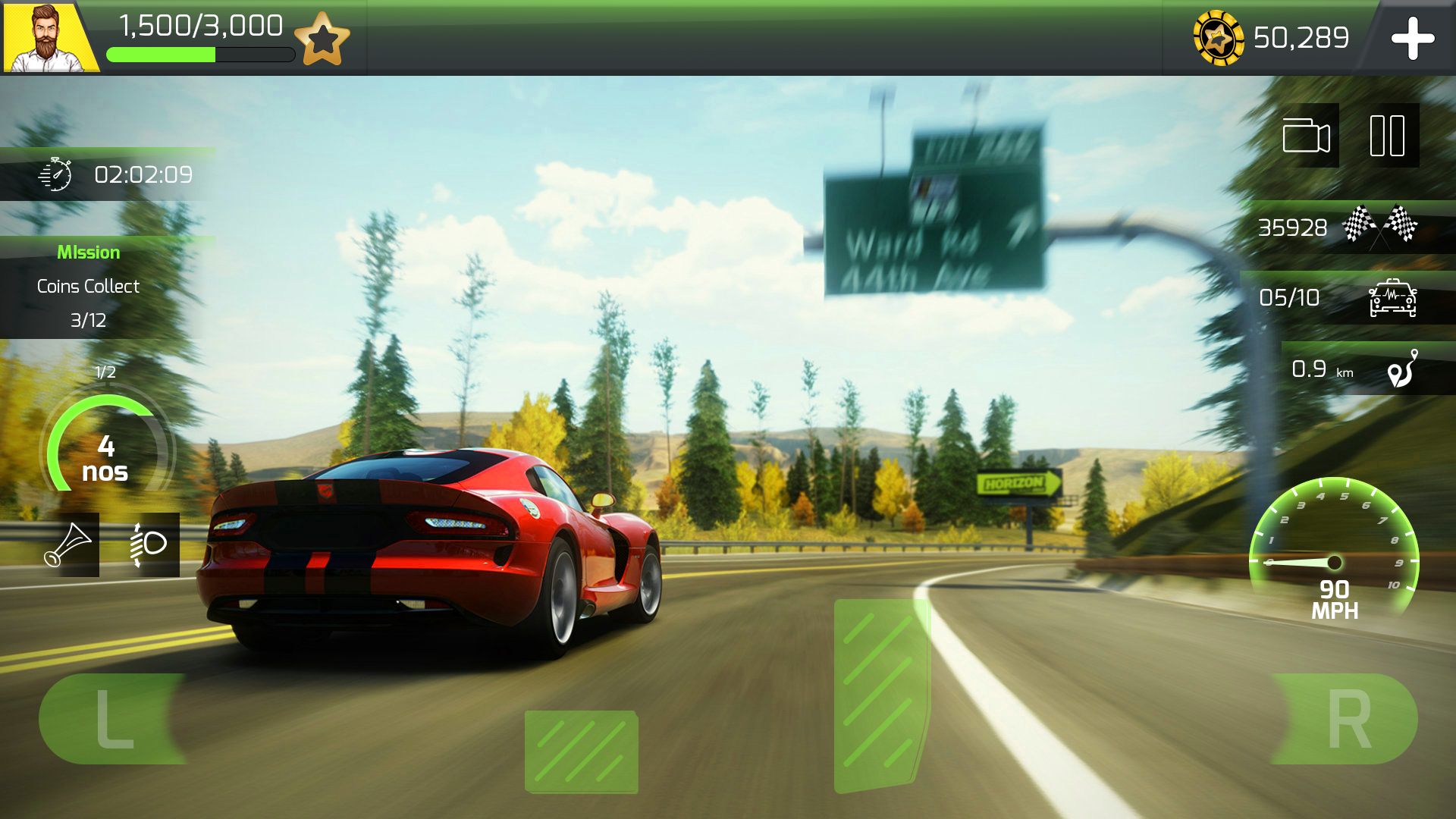This screenshot has height=819, width=1456.
Task: Toggle the headlights
Action: point(149,544)
